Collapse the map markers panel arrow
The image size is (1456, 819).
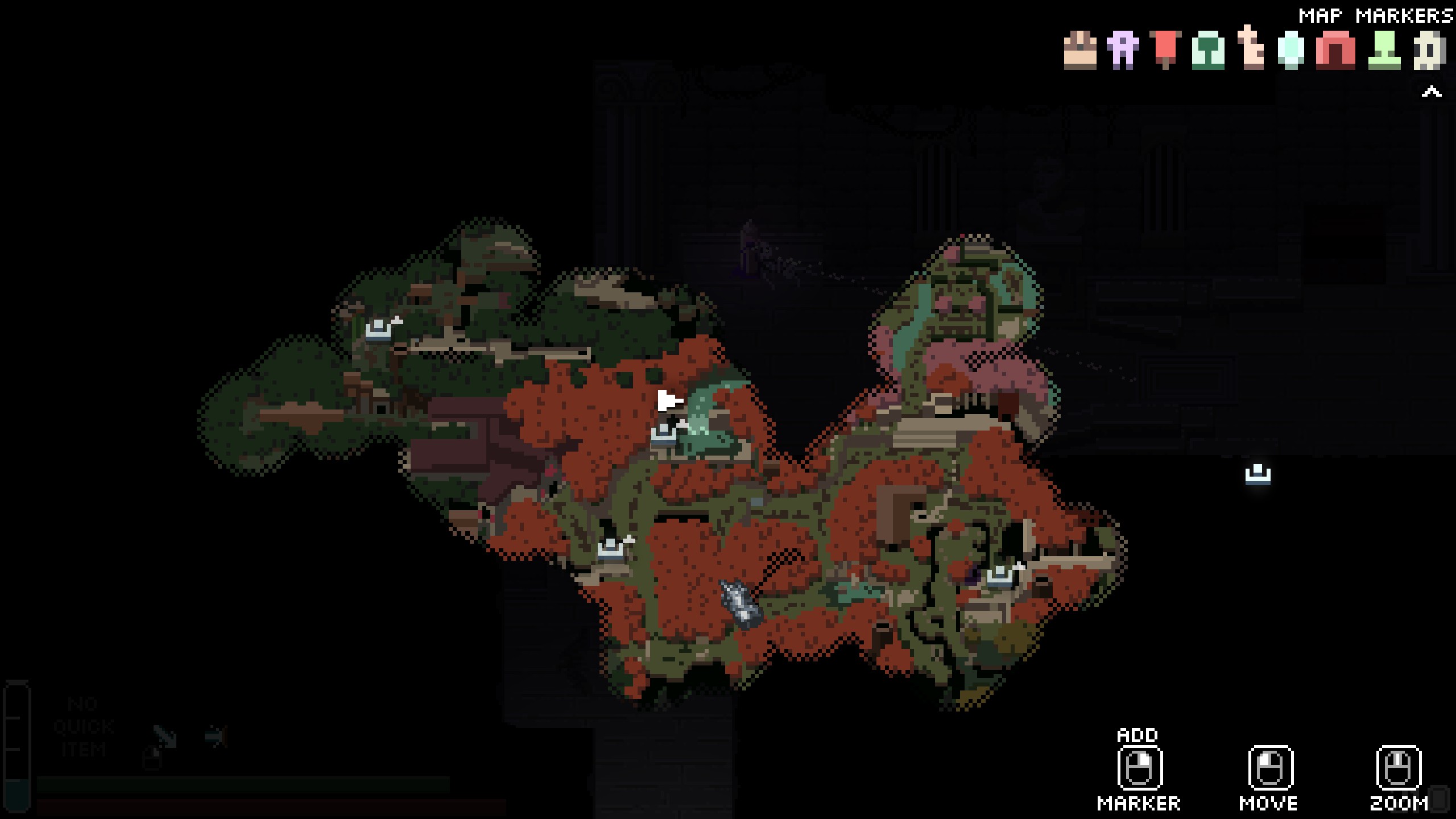point(1432,92)
